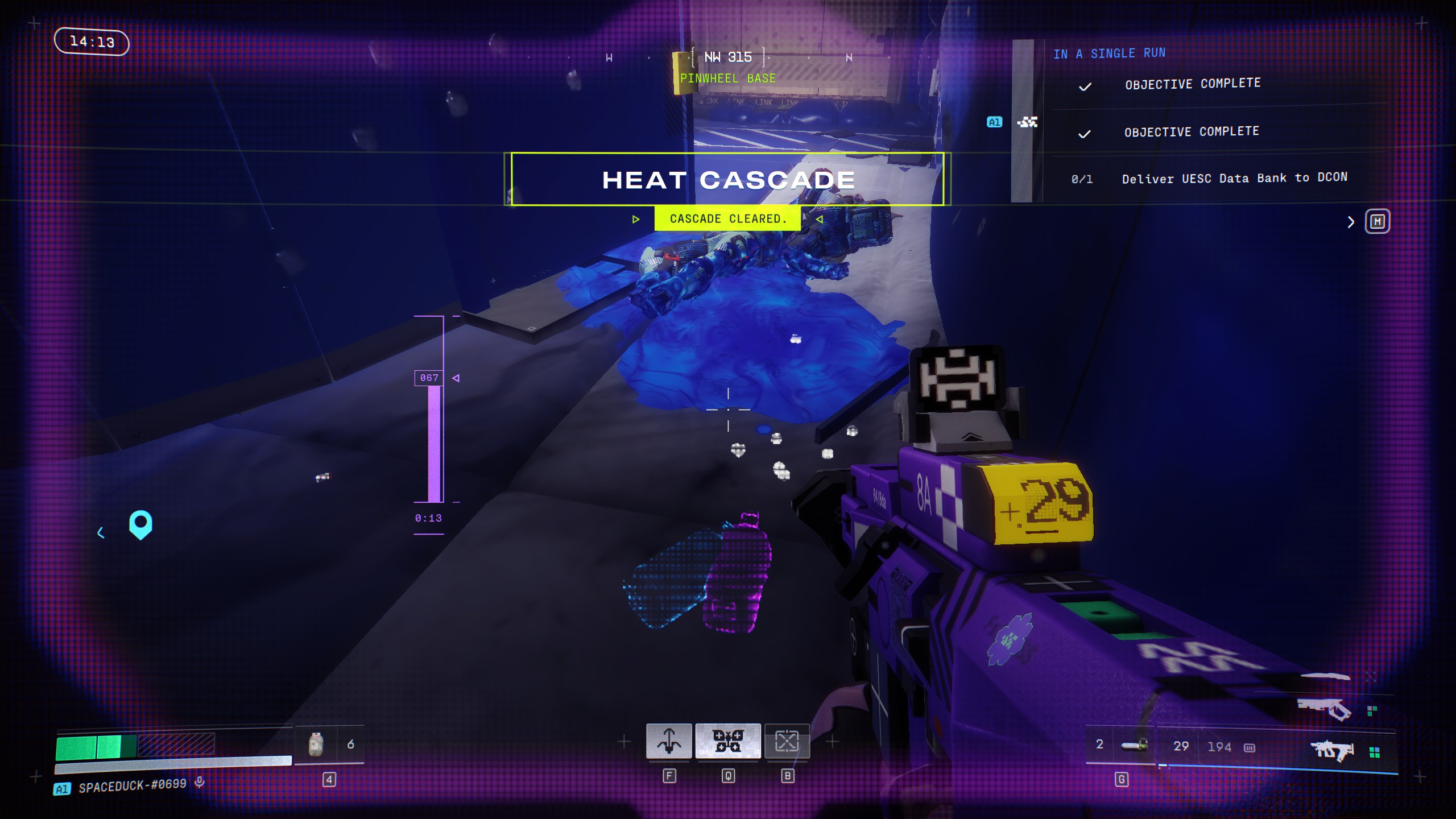Screen dimensions: 1456x819
Task: Select the grenade slot showing count 2
Action: tap(1133, 745)
